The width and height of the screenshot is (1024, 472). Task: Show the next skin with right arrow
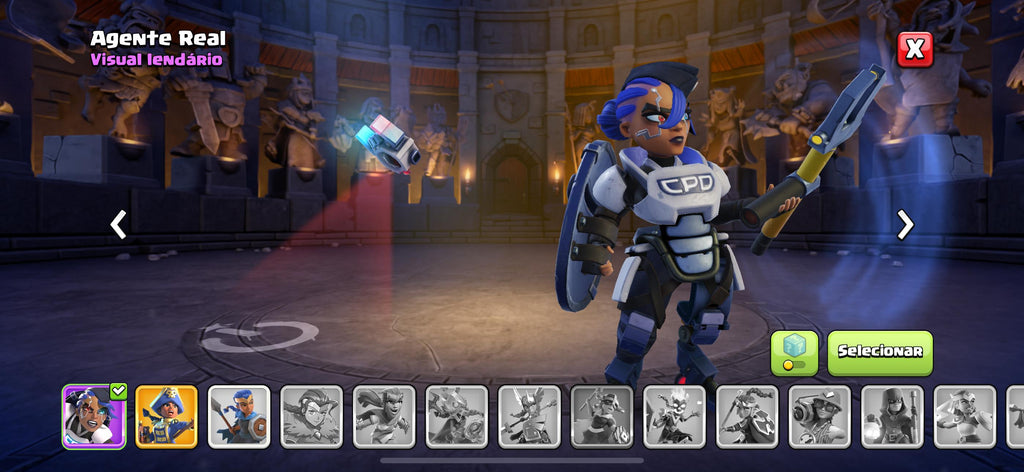click(905, 225)
